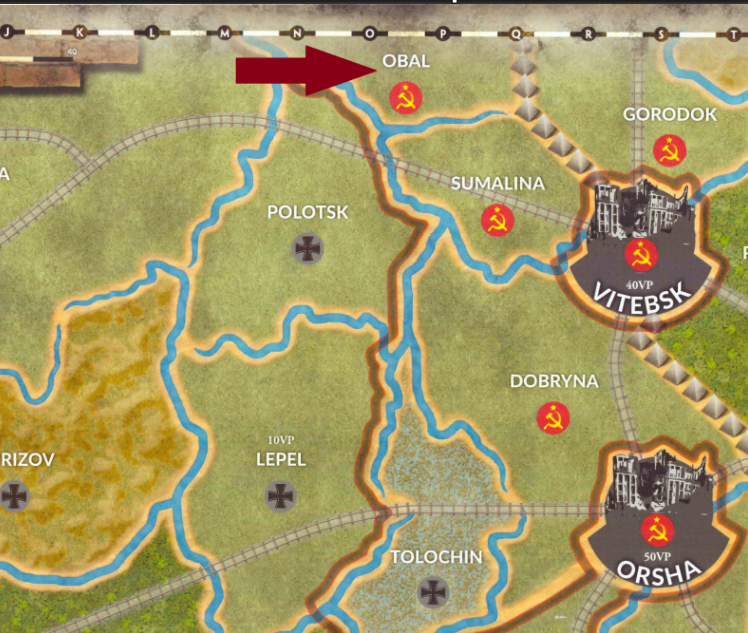Select the Soviet marker in Obal
748x633 pixels.
coord(406,98)
